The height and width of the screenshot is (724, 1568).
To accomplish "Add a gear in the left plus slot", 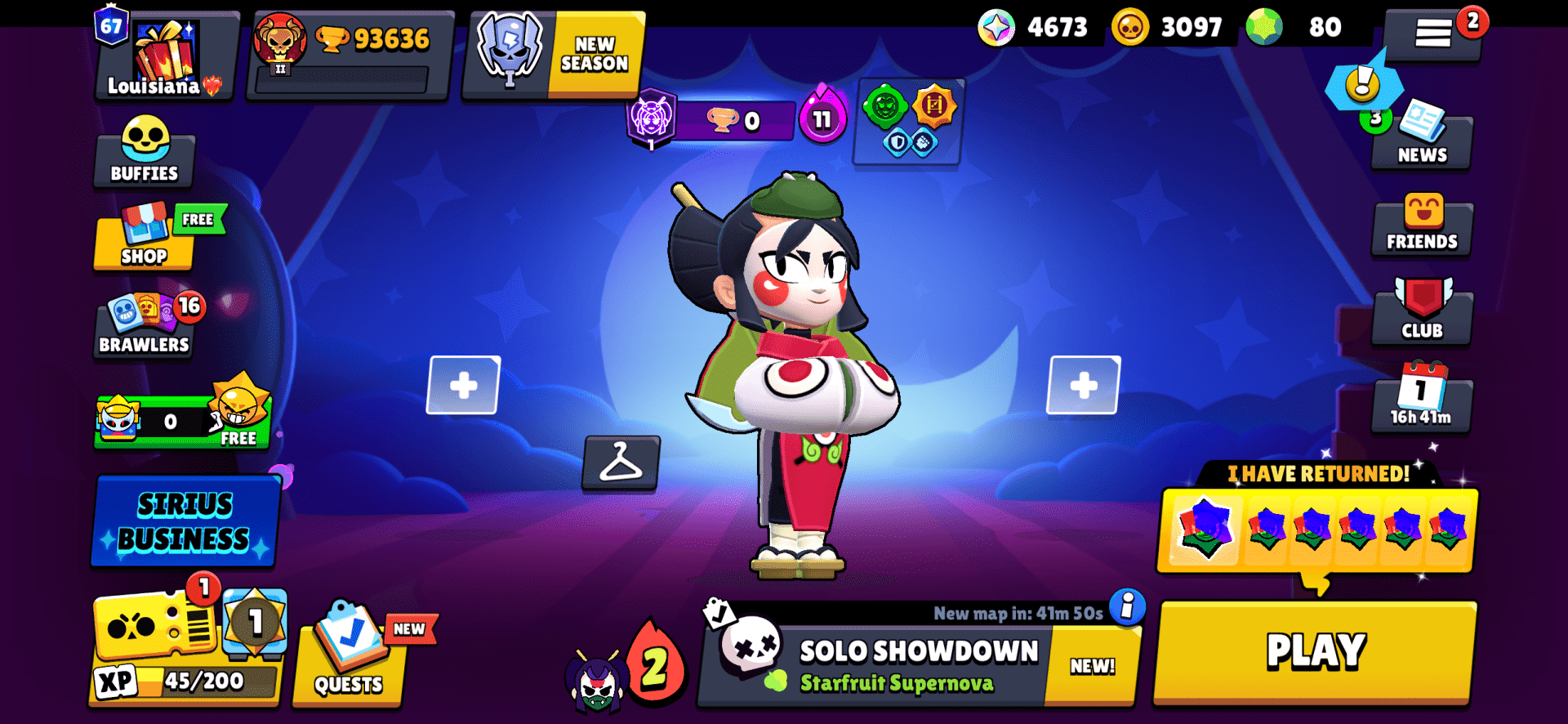I will coord(462,384).
